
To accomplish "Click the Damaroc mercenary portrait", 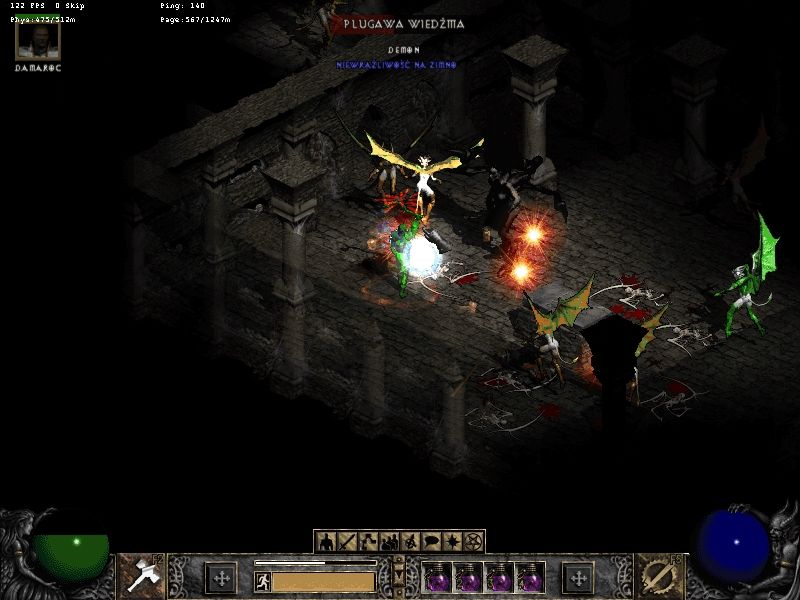I will click(38, 39).
